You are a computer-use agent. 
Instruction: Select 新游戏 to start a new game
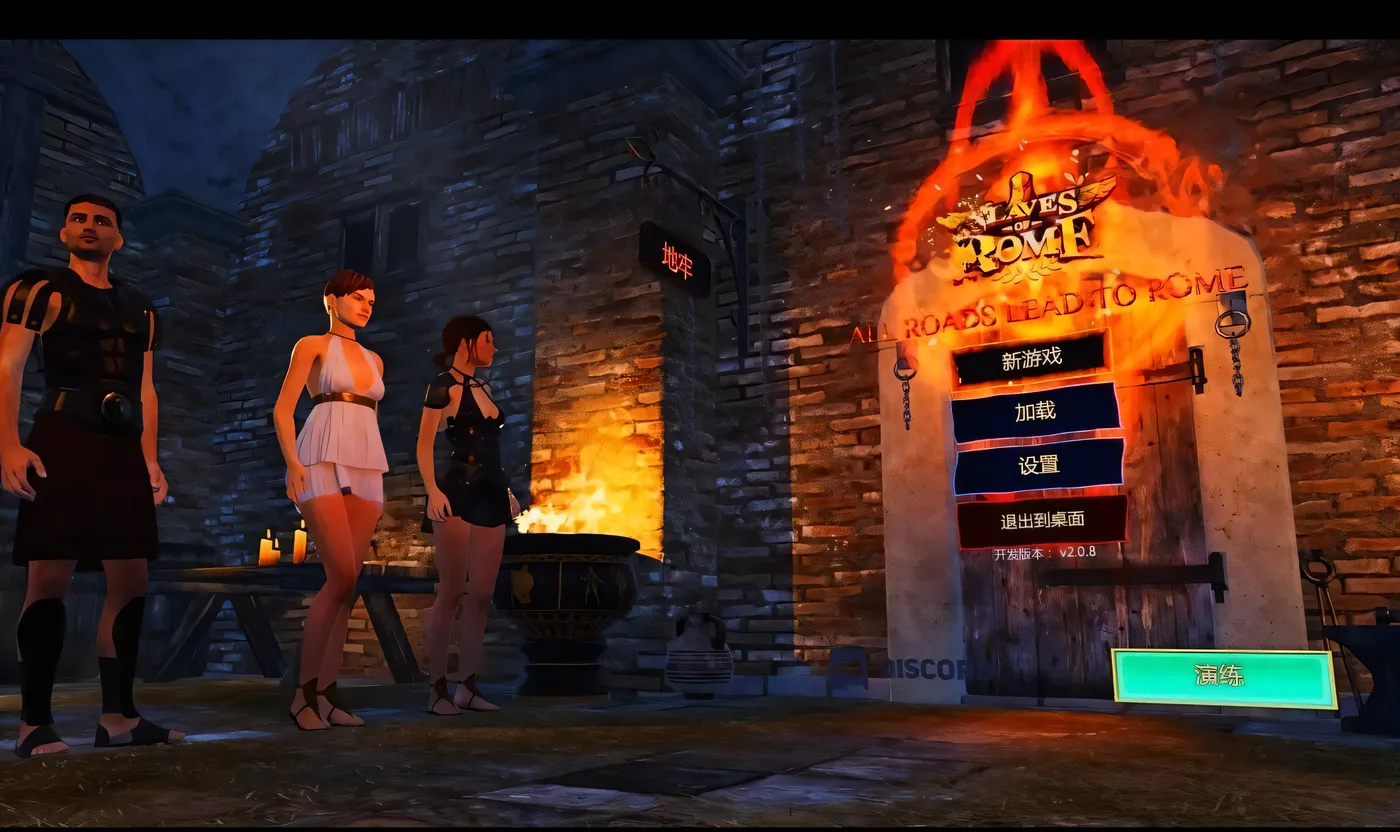point(1032,357)
